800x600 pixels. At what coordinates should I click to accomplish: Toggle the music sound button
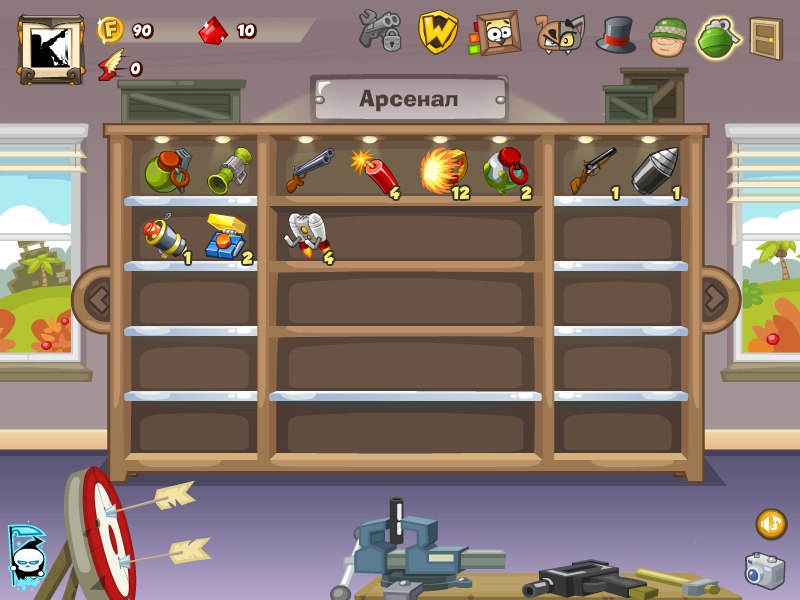point(770,523)
